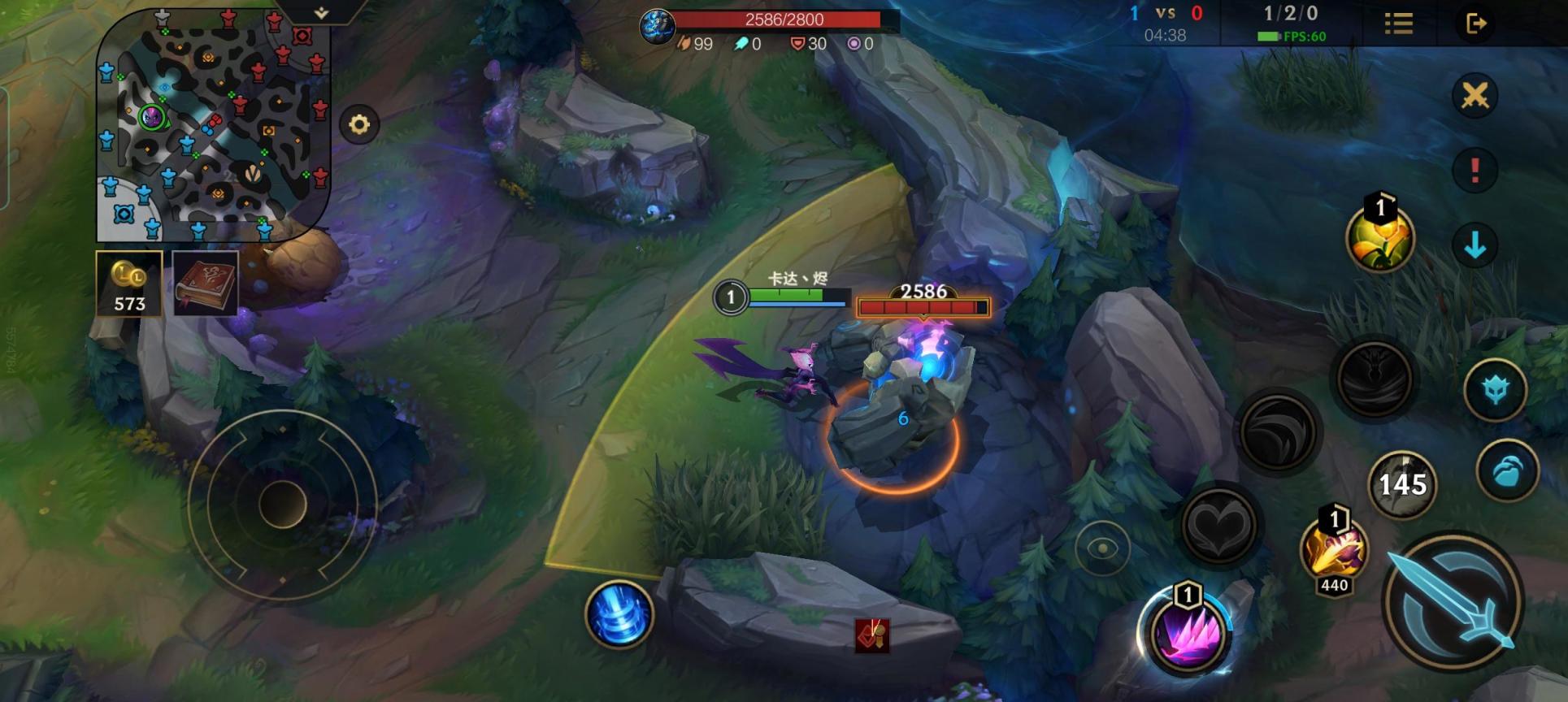Expand the dropdown arrow above minimap
The height and width of the screenshot is (702, 1568).
pos(321,13)
